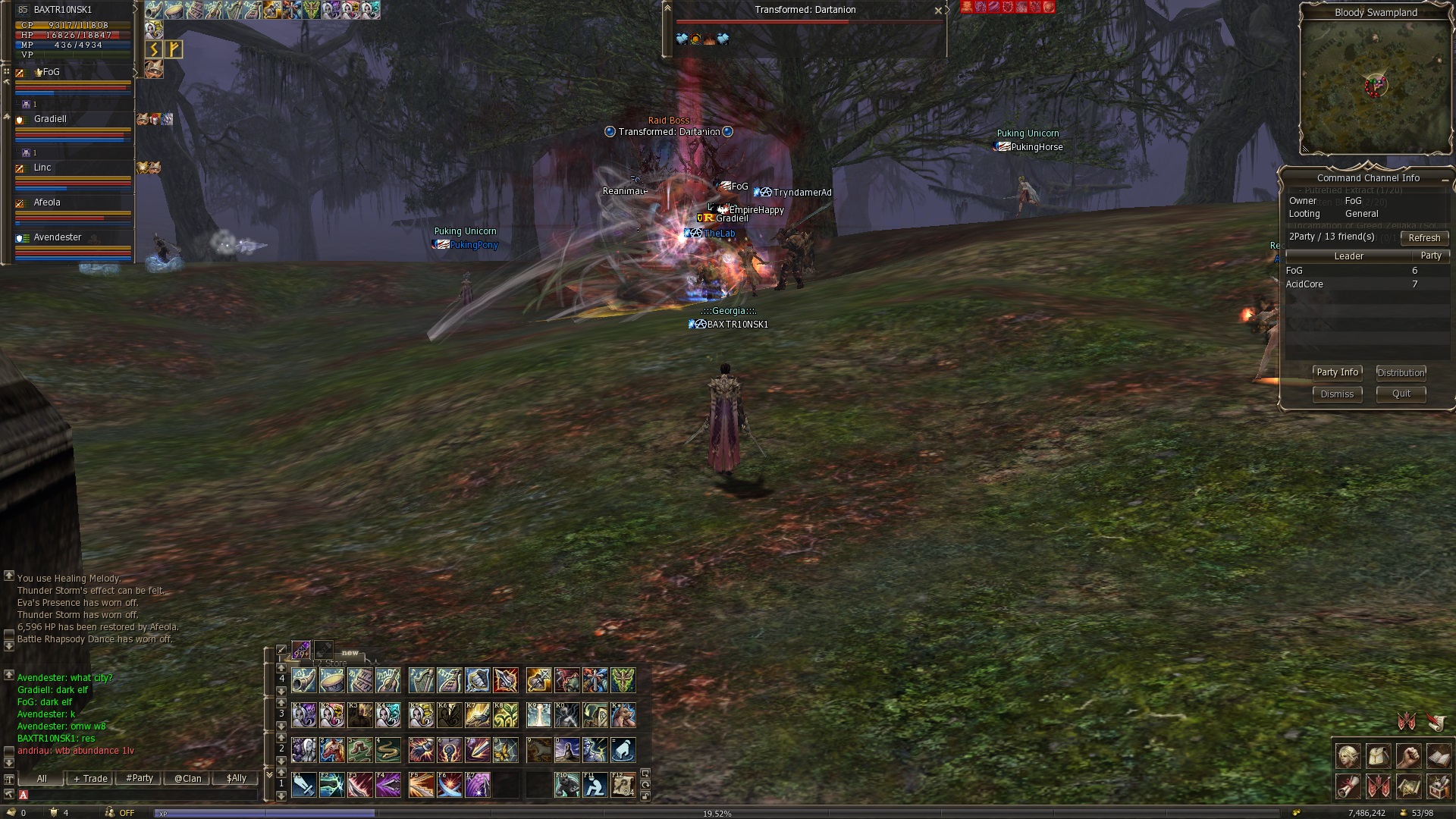Use the F12 scroll item slot
Viewport: 1456px width, 819px height.
click(623, 785)
